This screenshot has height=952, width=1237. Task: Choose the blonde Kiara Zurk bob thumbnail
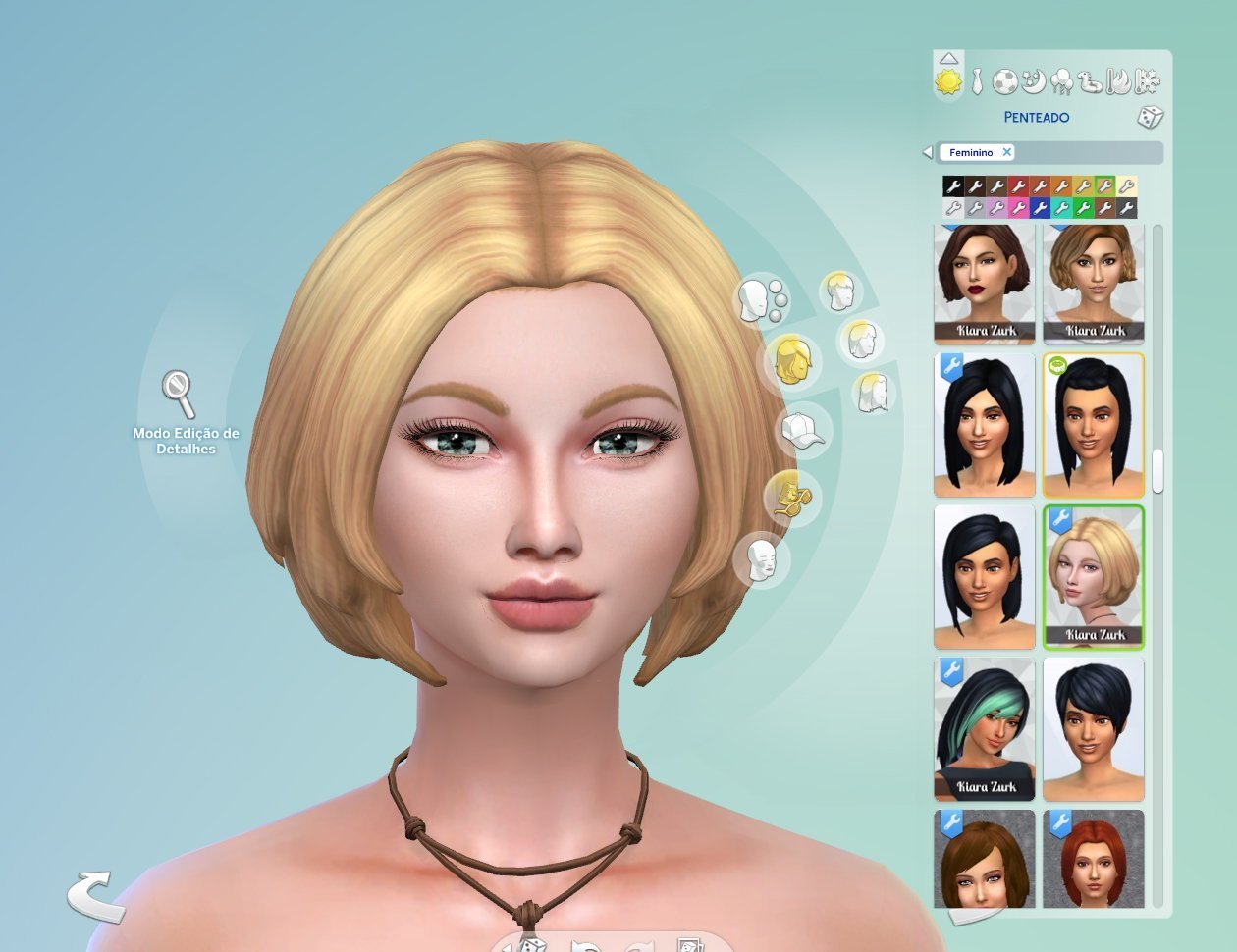(x=1094, y=577)
